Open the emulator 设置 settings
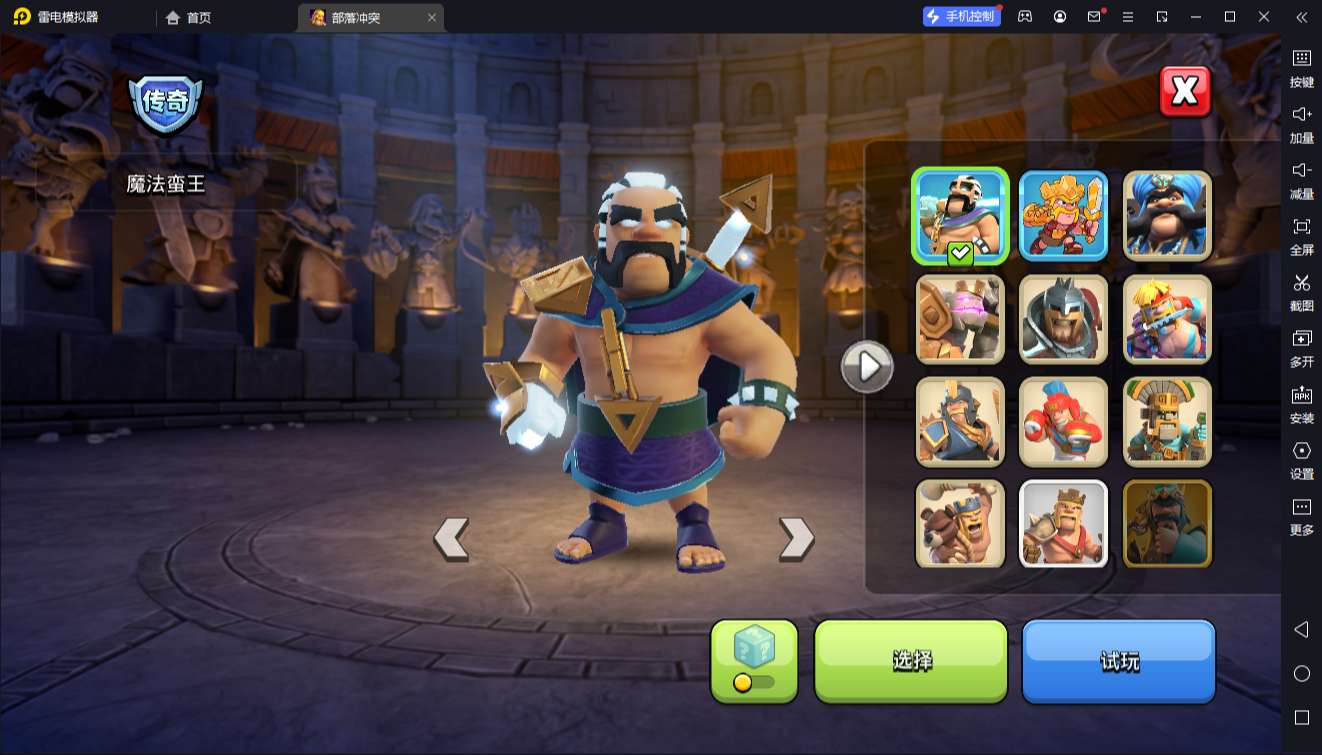Viewport: 1322px width, 755px height. pos(1301,460)
